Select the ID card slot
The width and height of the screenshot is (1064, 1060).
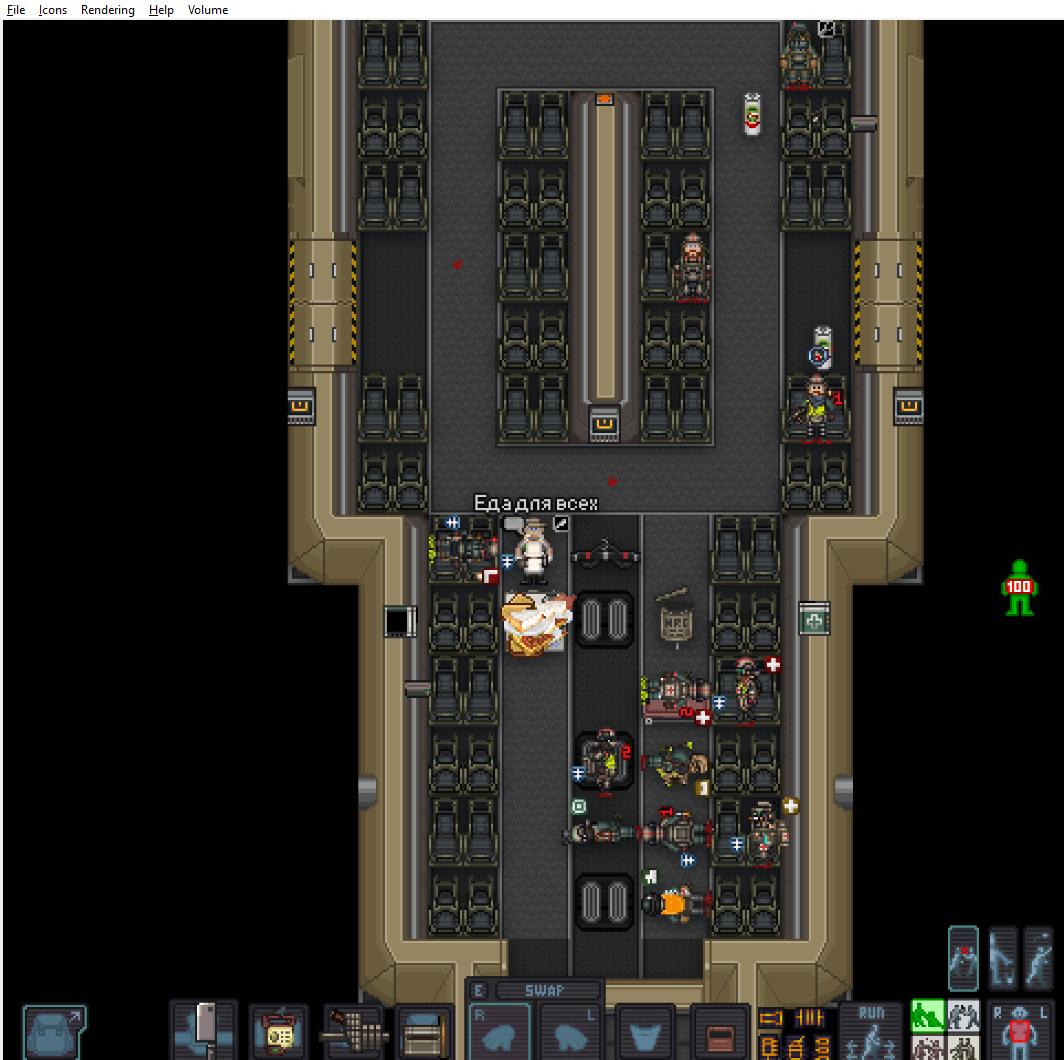click(278, 1032)
